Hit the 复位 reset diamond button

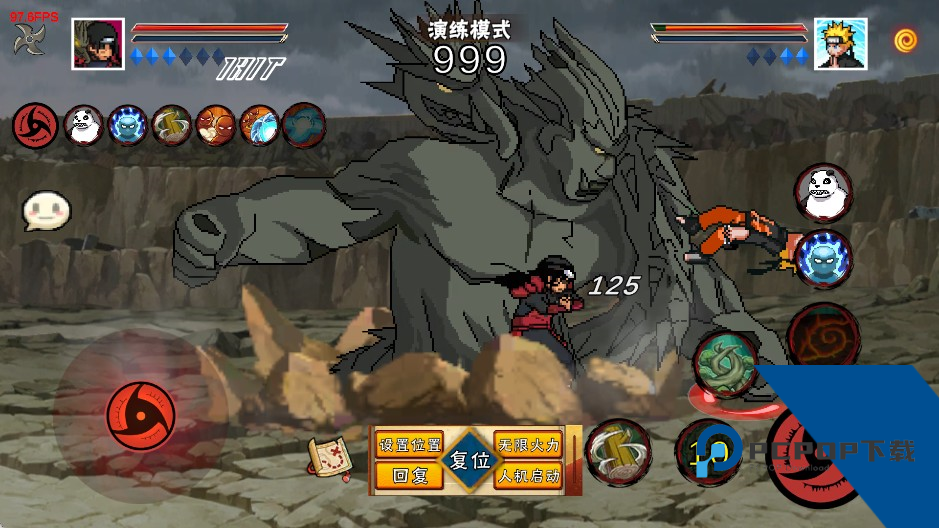coord(469,461)
